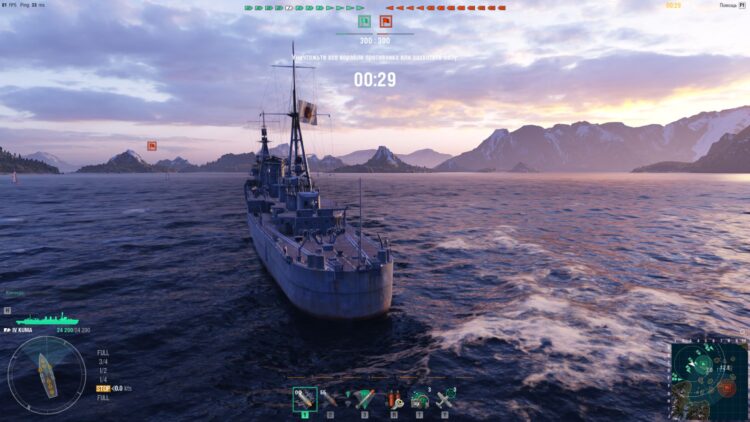
Task: Open the minimap
Action: pos(710,381)
